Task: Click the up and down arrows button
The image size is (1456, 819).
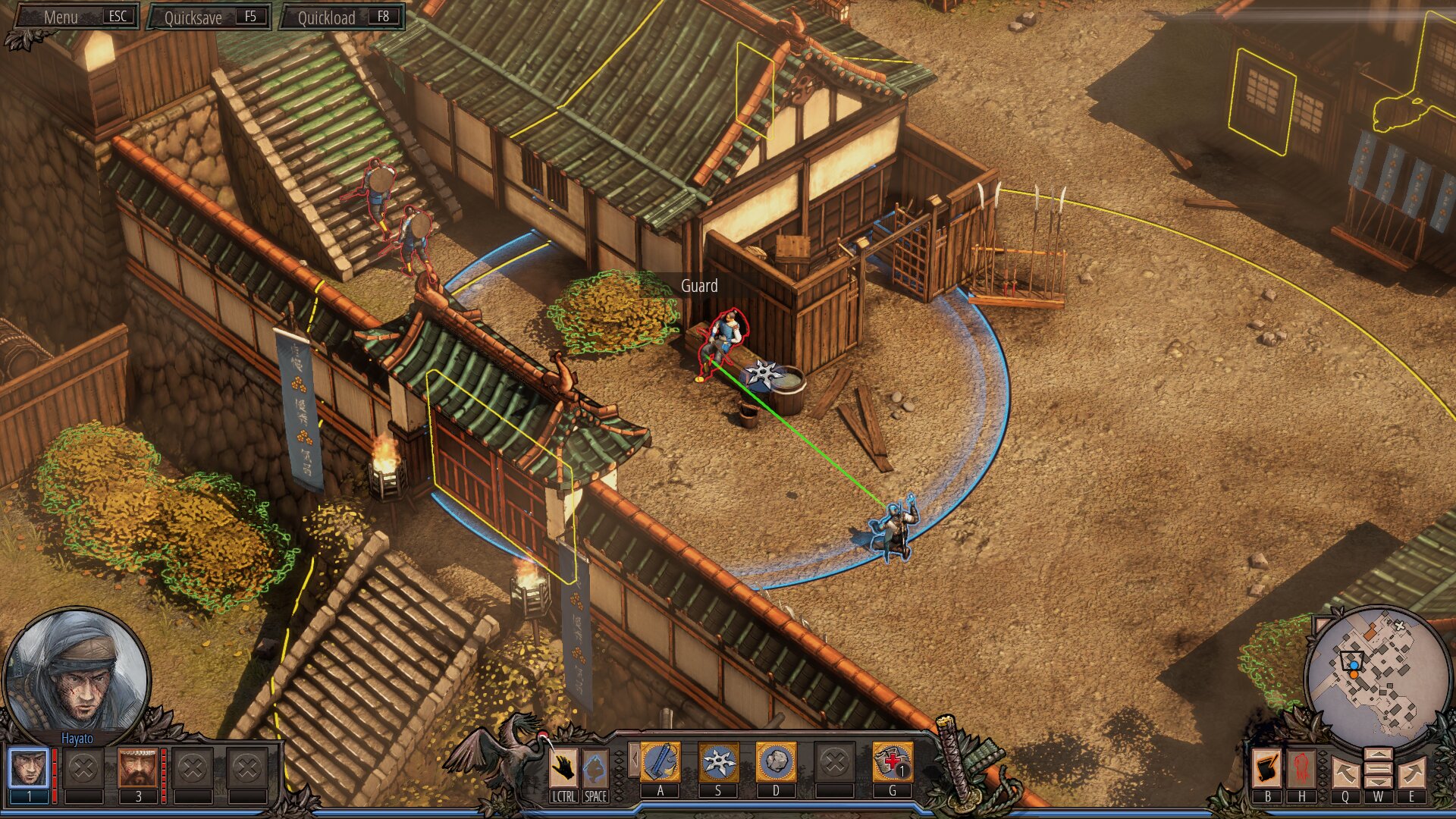Action: coord(1378,769)
